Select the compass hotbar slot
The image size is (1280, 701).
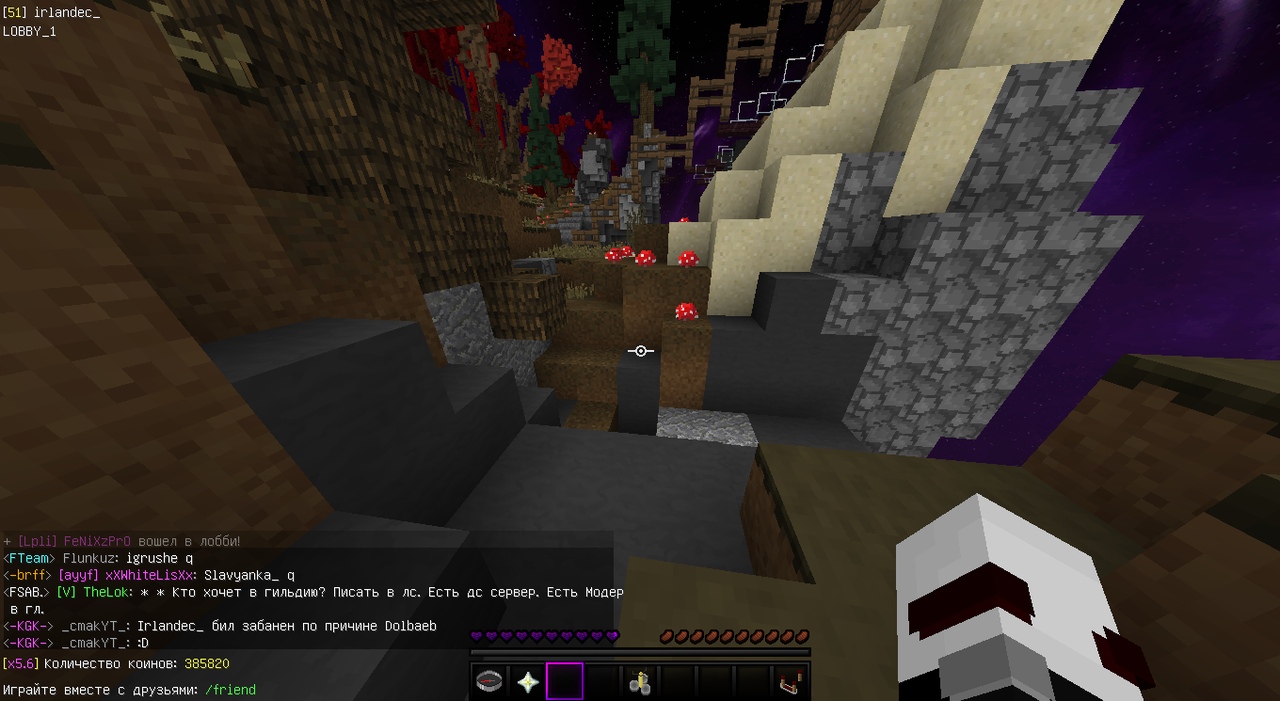[x=489, y=682]
